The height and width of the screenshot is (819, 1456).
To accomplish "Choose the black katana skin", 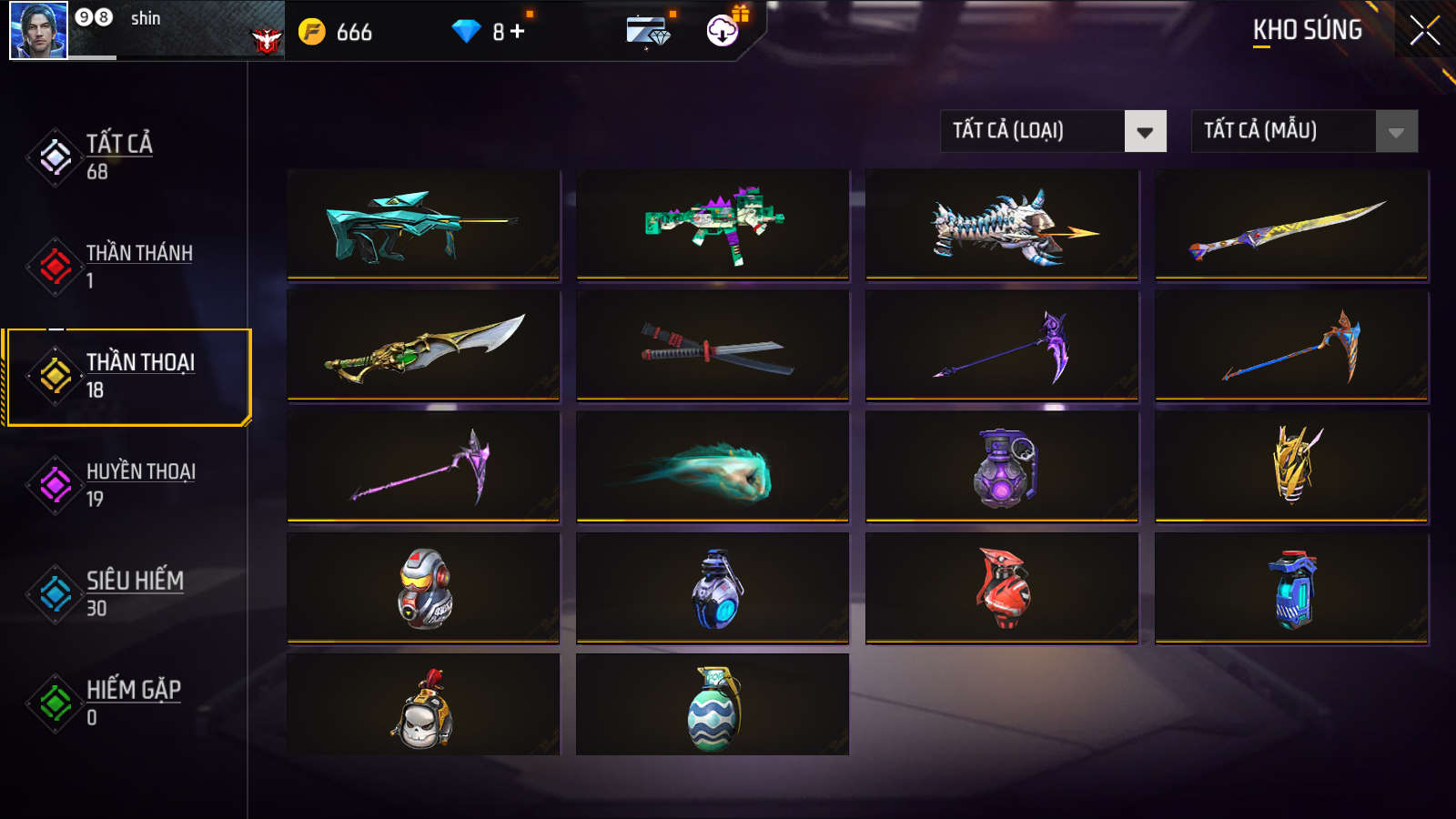I will click(713, 346).
